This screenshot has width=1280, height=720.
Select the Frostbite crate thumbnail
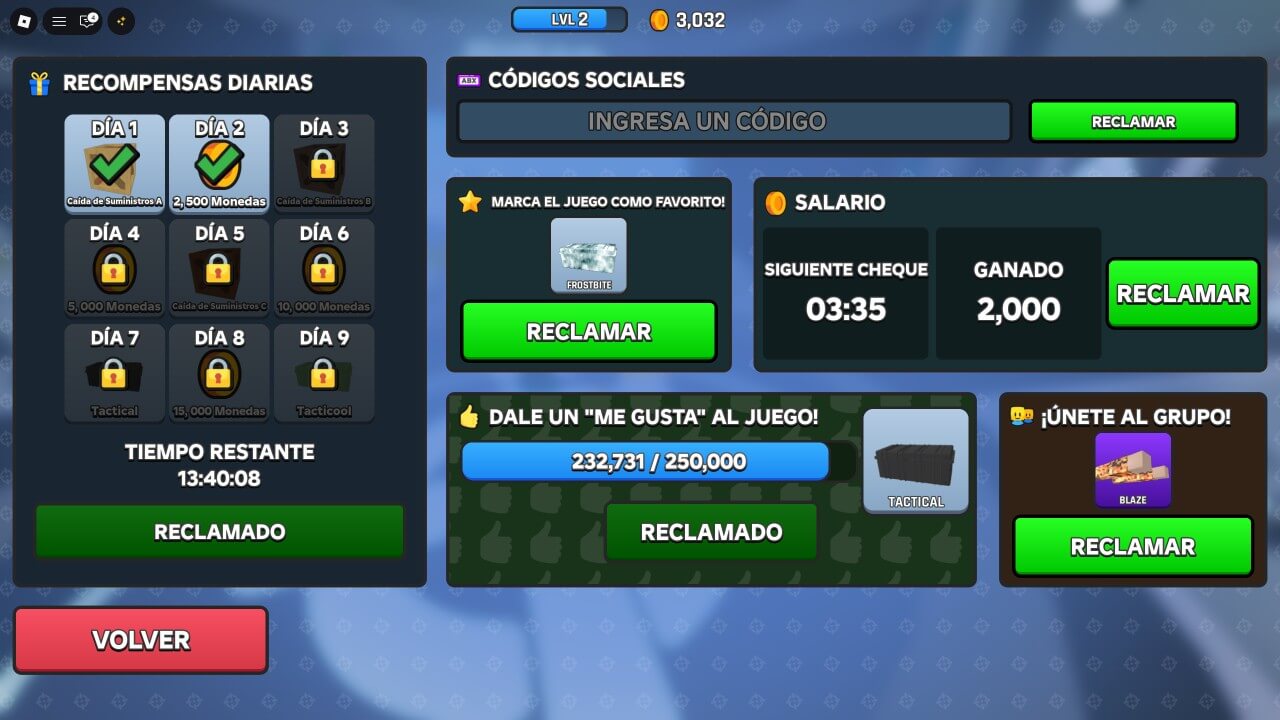point(588,253)
